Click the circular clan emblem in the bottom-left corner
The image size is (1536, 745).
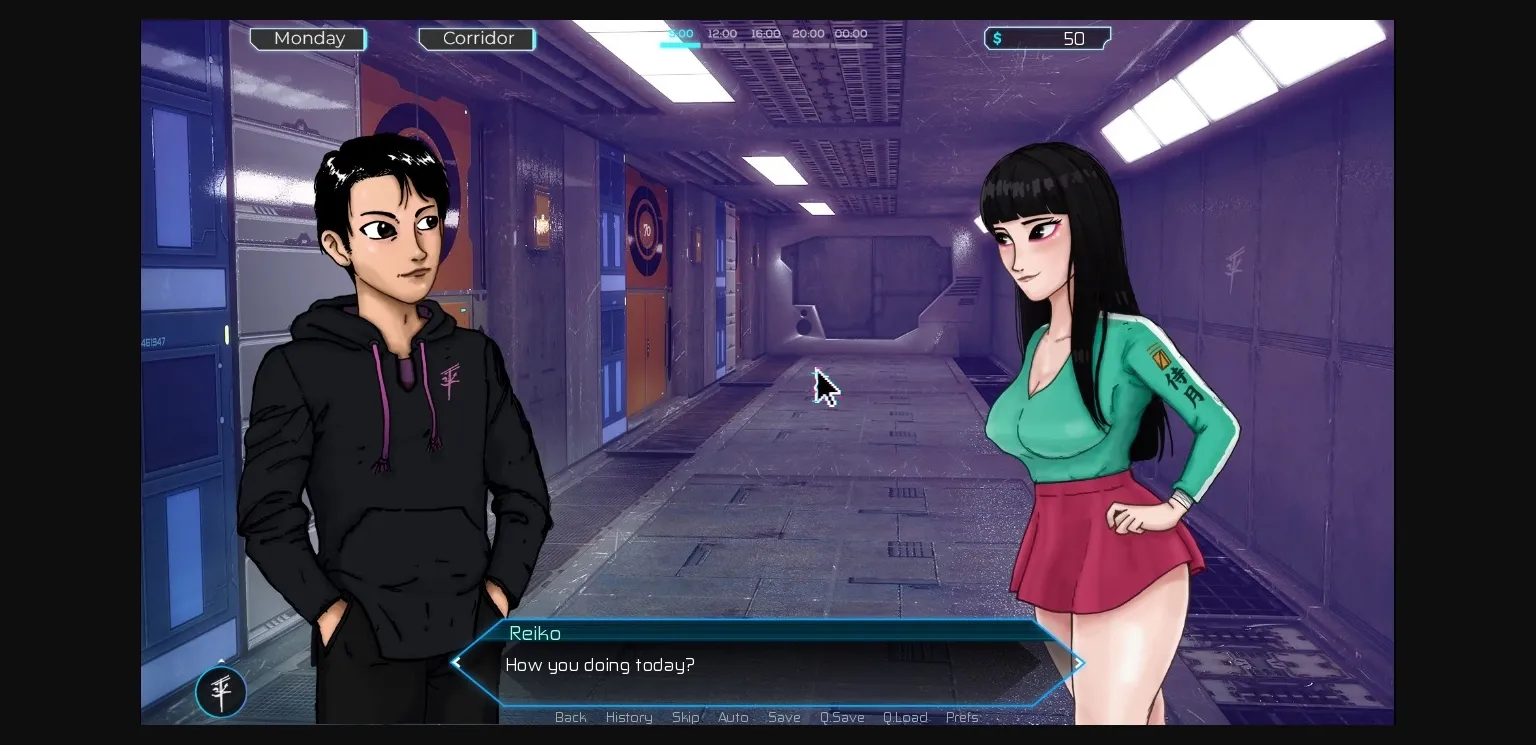[220, 691]
